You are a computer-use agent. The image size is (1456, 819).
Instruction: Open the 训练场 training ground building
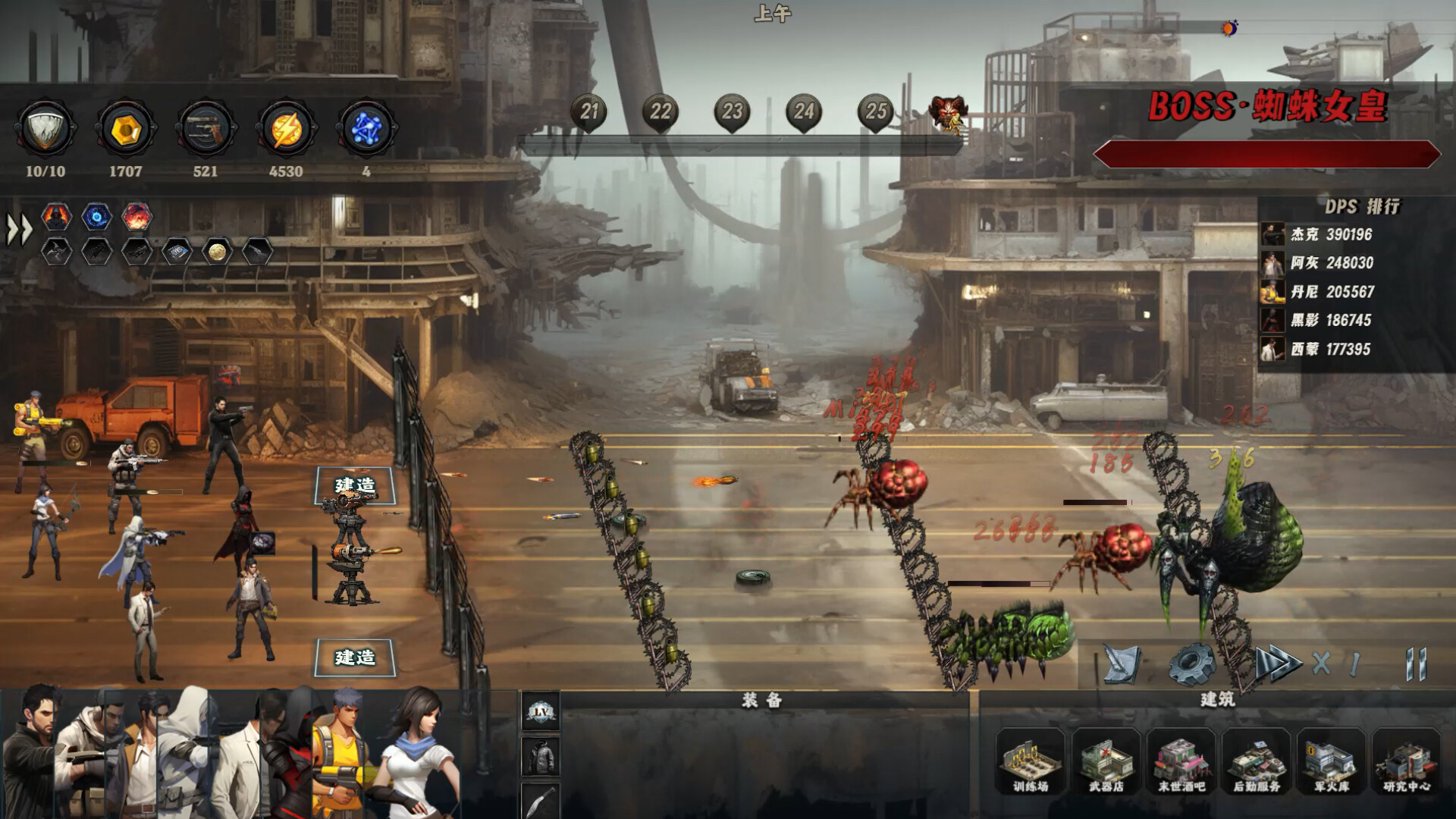(1030, 760)
